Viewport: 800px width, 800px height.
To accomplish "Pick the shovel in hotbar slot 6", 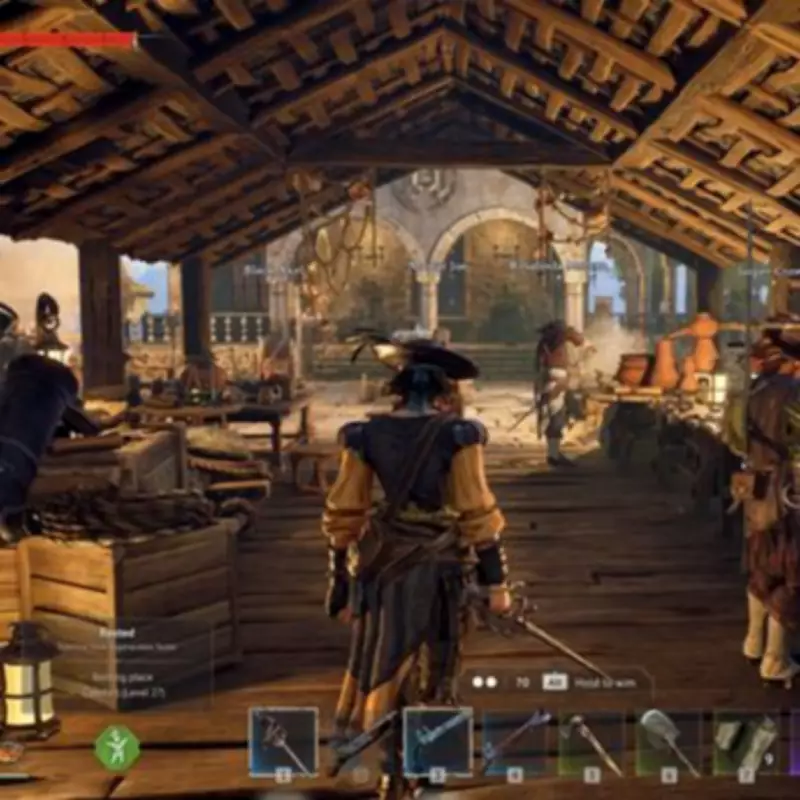I will (x=668, y=741).
